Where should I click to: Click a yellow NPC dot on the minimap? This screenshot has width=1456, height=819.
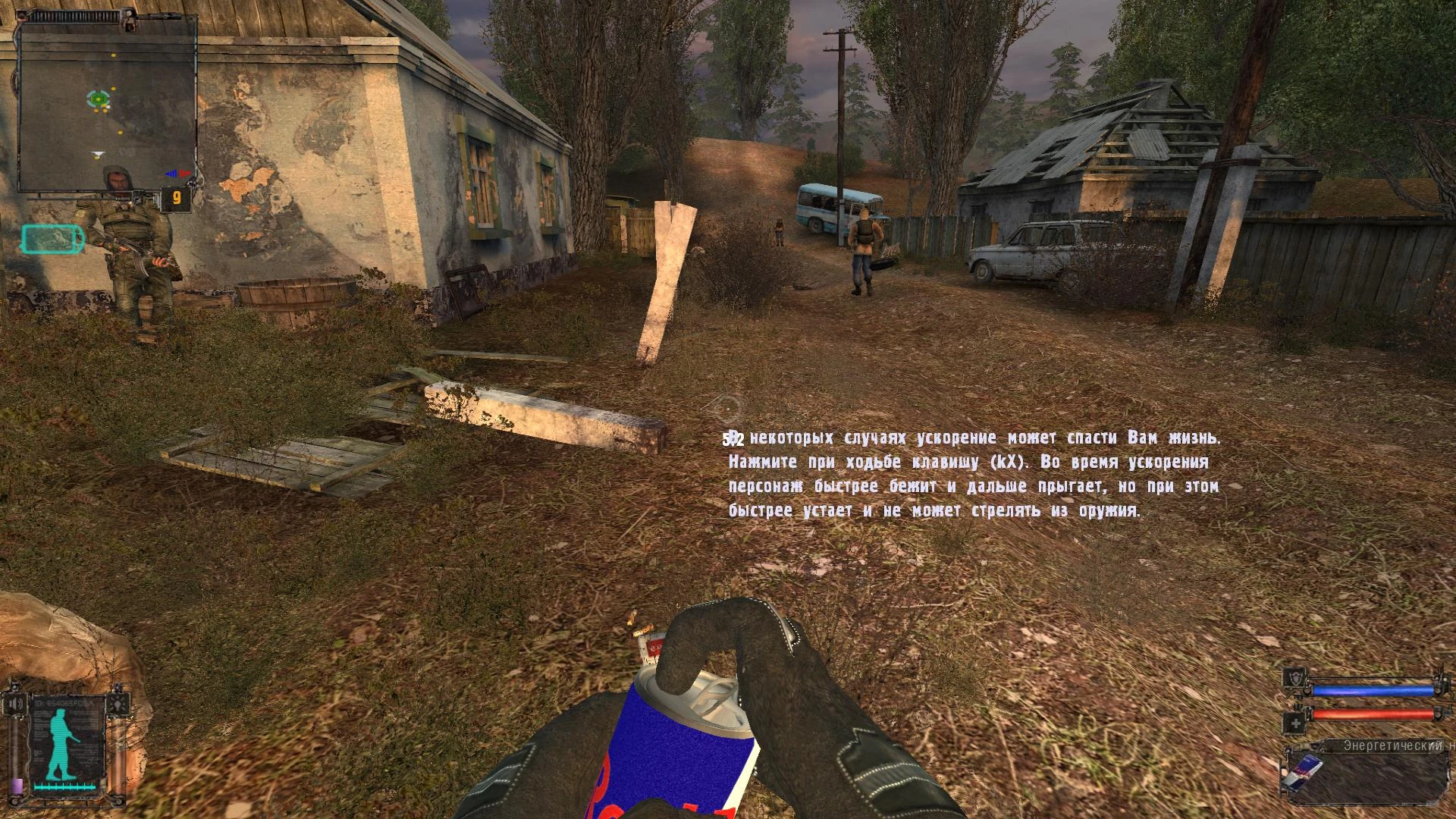pyautogui.click(x=113, y=55)
